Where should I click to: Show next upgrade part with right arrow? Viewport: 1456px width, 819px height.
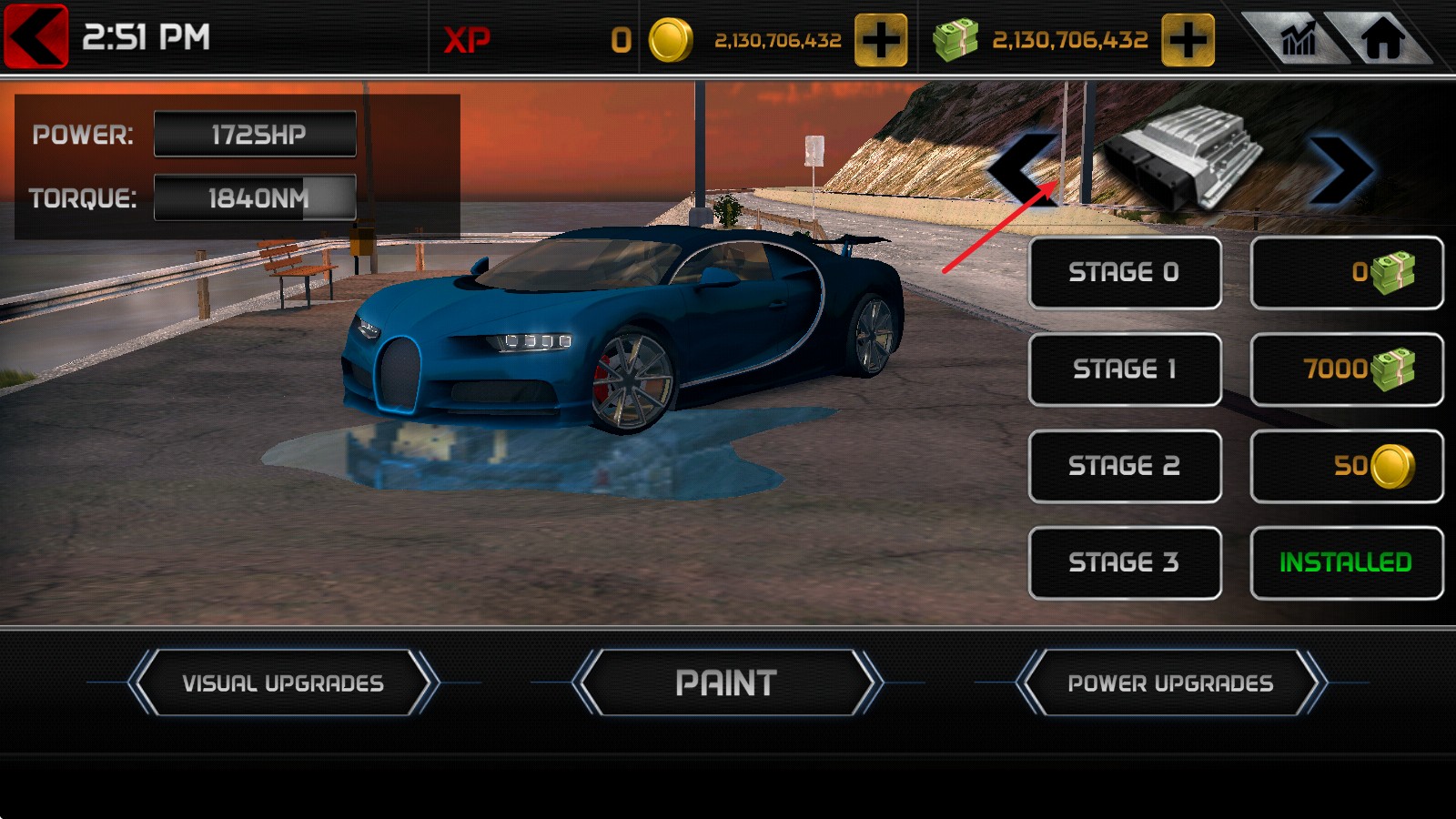pyautogui.click(x=1340, y=169)
